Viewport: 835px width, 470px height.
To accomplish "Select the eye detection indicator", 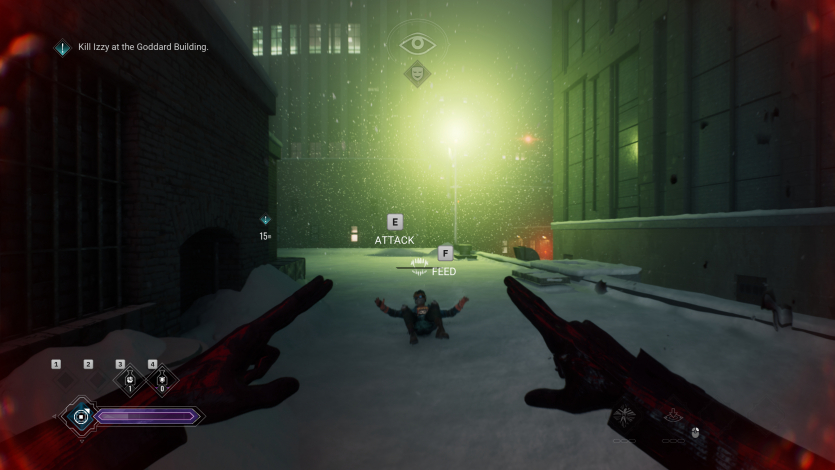I will pos(417,44).
